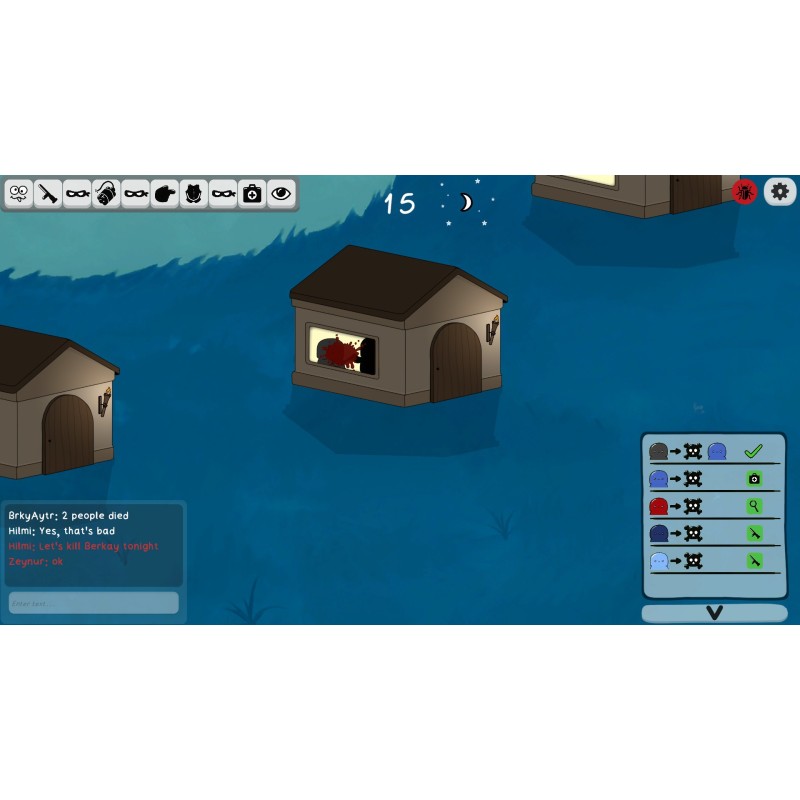Open the red bug report button

coord(744,191)
